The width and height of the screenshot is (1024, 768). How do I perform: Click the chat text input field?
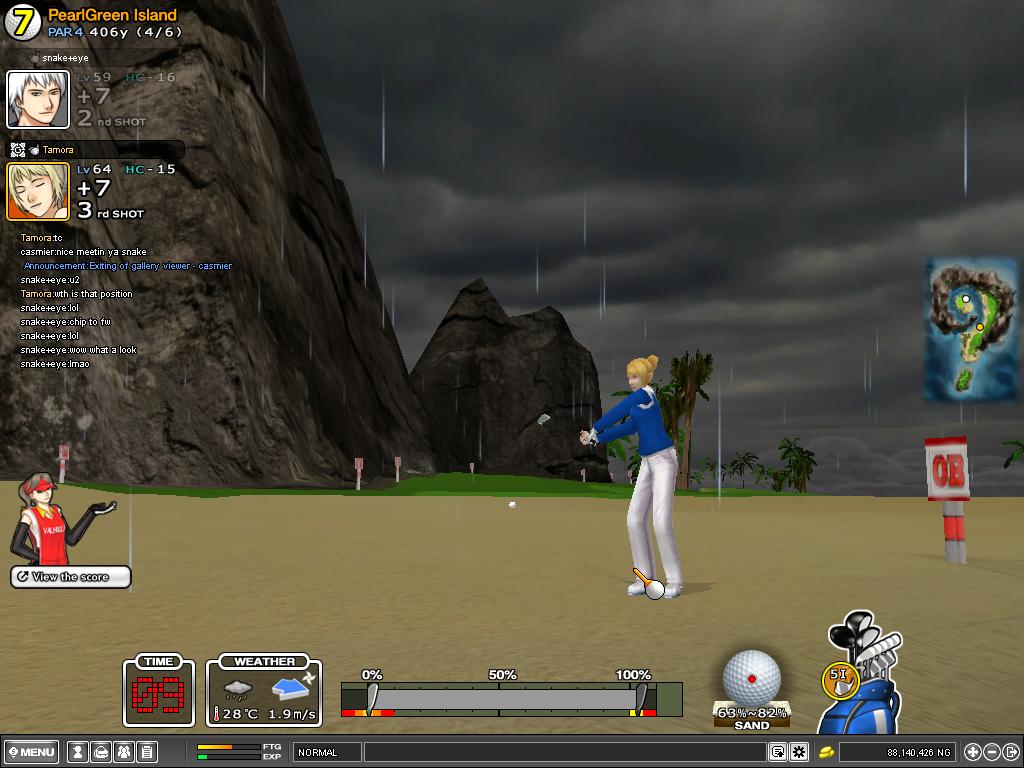tap(565, 752)
